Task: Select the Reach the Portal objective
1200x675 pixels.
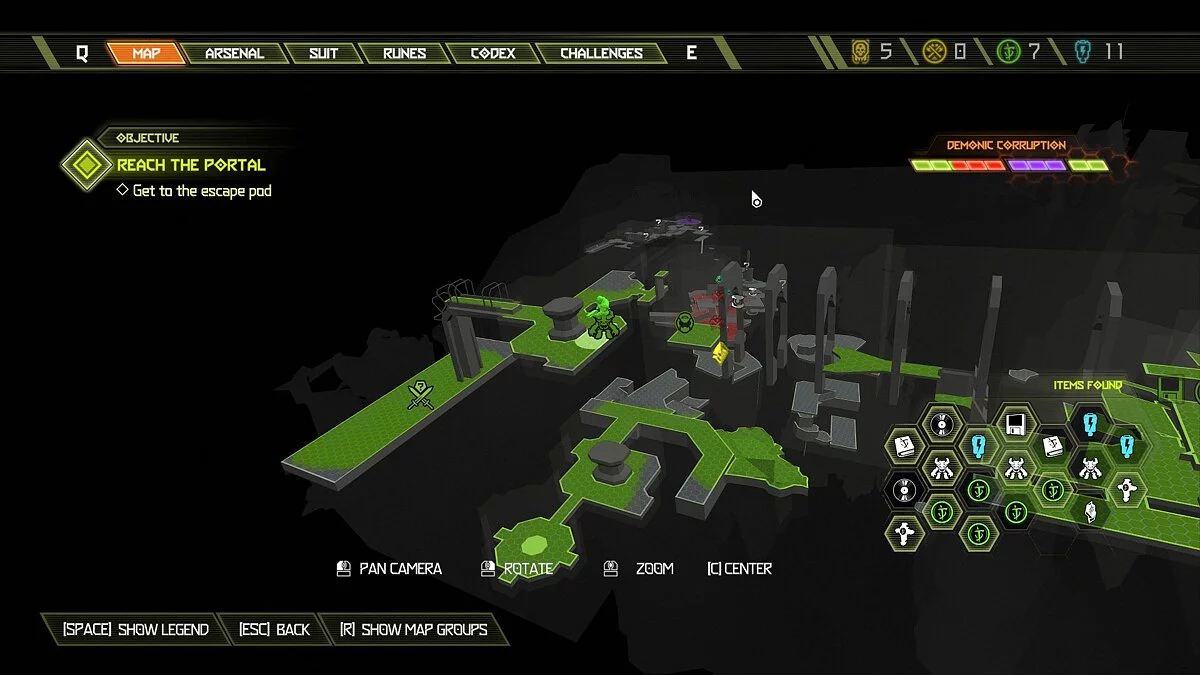Action: [191, 165]
